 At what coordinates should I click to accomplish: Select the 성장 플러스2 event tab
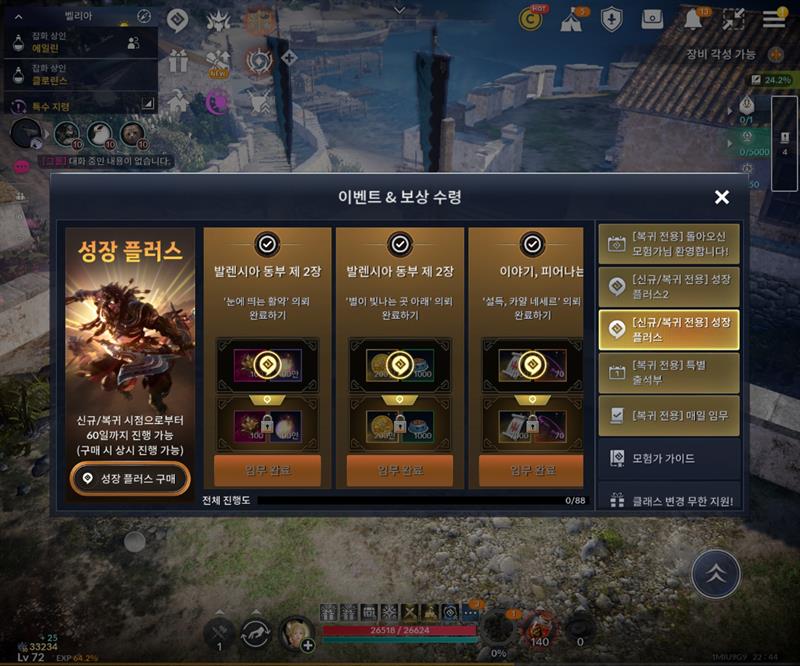(x=669, y=286)
